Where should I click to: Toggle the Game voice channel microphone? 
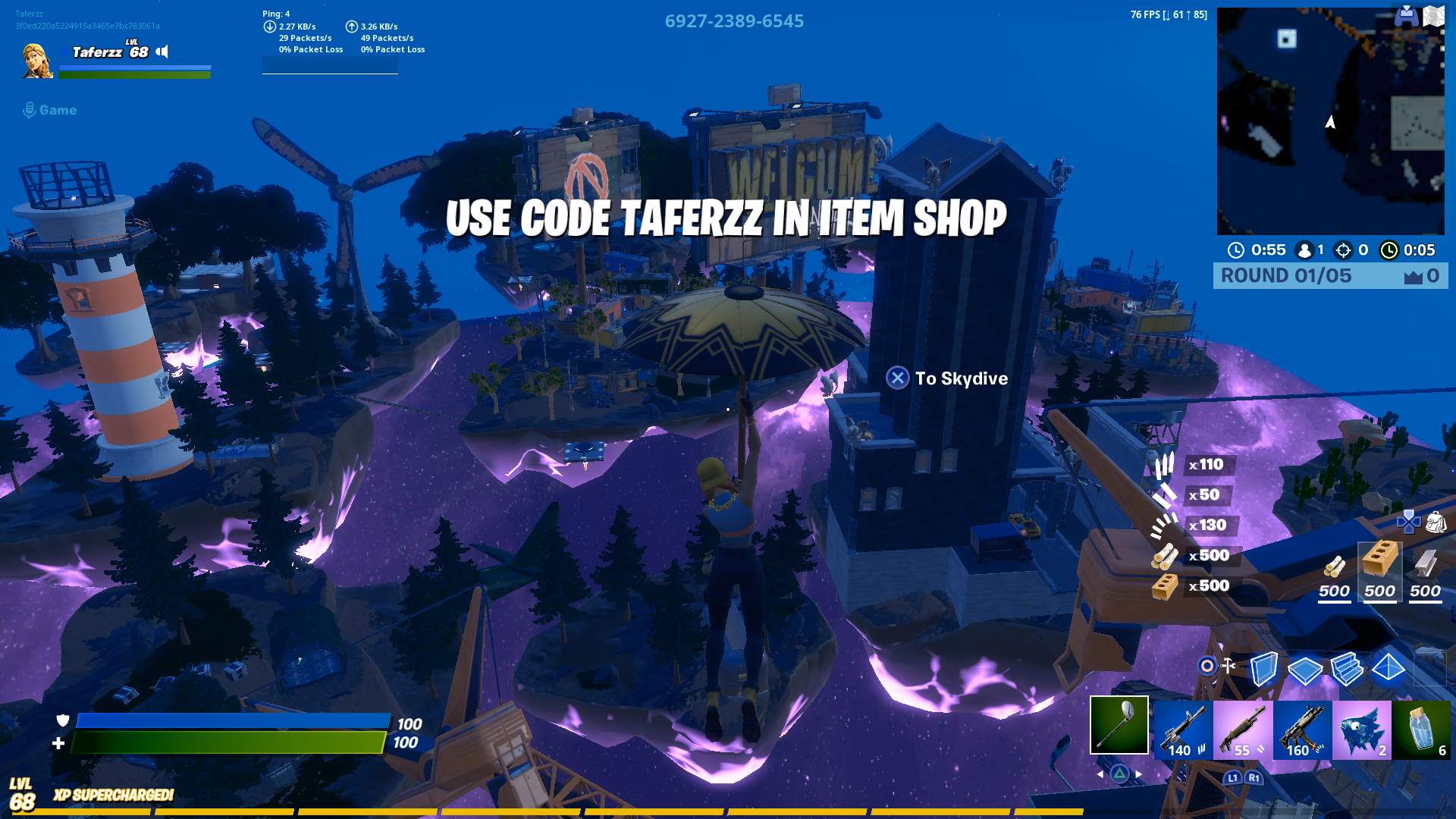[x=30, y=111]
